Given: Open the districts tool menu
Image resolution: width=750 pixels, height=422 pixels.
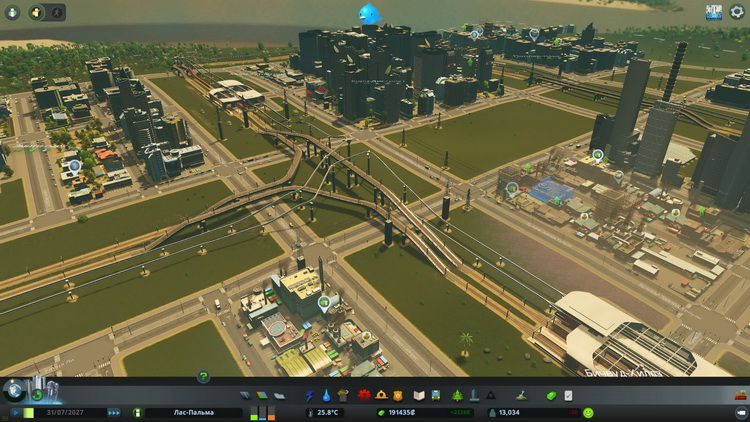Looking at the screenshot, I should pos(279,396).
